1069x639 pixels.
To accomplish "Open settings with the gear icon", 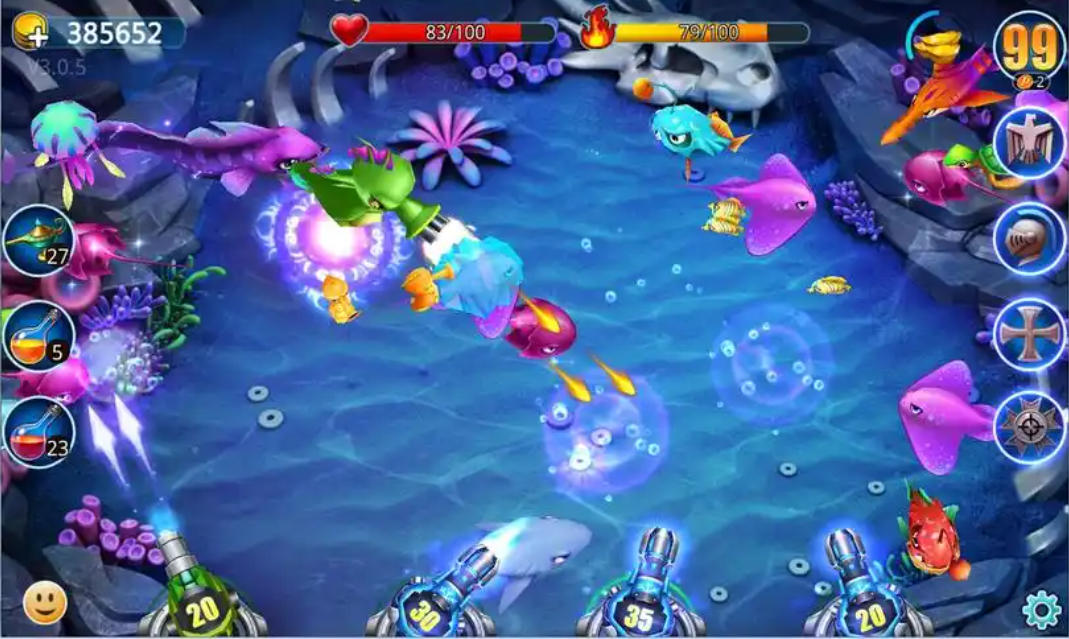I will click(x=1041, y=608).
